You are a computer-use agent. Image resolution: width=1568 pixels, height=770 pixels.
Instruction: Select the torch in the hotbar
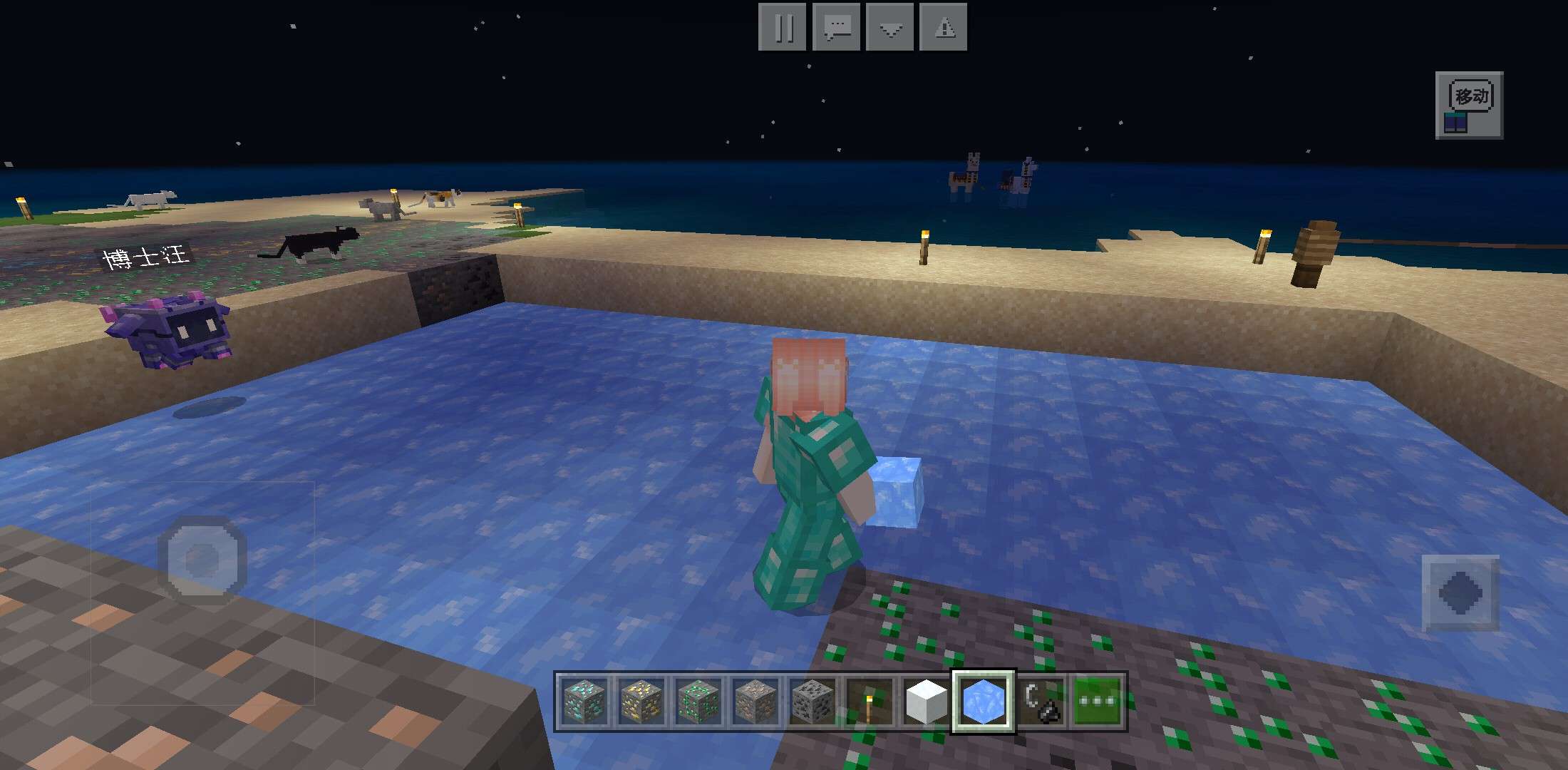pyautogui.click(x=870, y=701)
